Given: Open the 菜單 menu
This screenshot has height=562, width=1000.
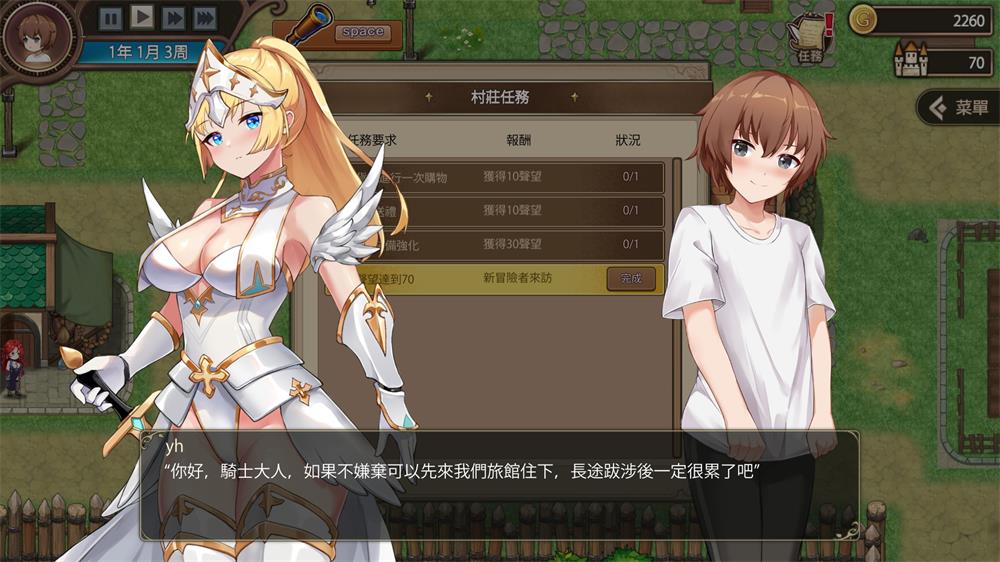Looking at the screenshot, I should click(x=958, y=108).
